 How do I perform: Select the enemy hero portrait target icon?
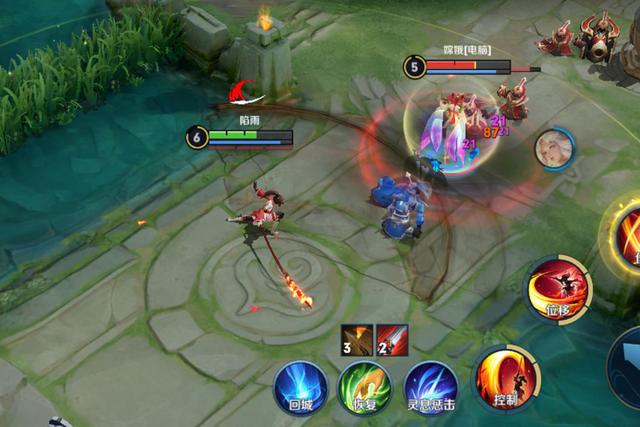point(553,148)
